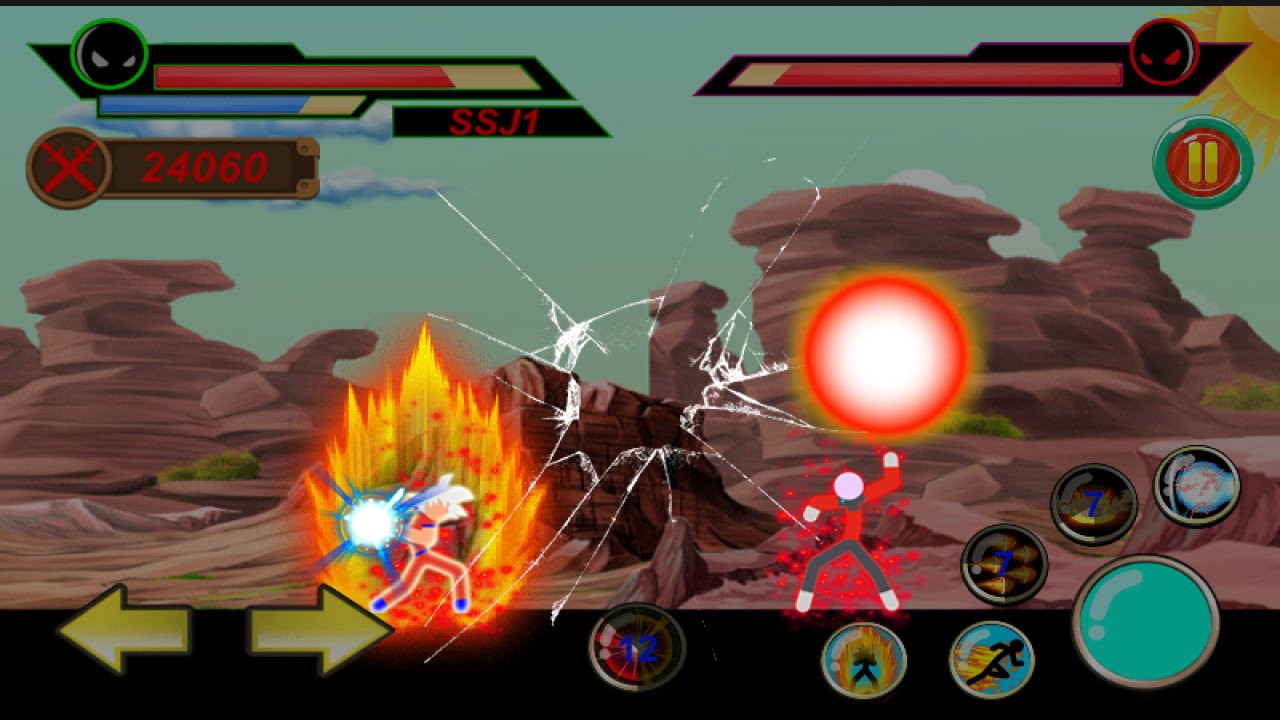The height and width of the screenshot is (720, 1280).
Task: Hit the large teal attack button
Action: click(x=1146, y=622)
